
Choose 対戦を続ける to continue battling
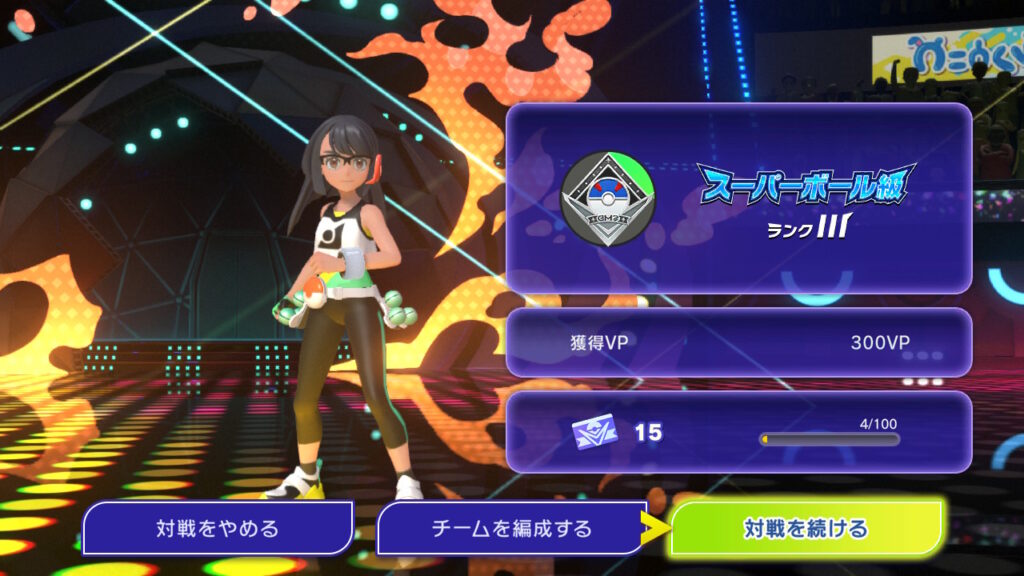[806, 528]
